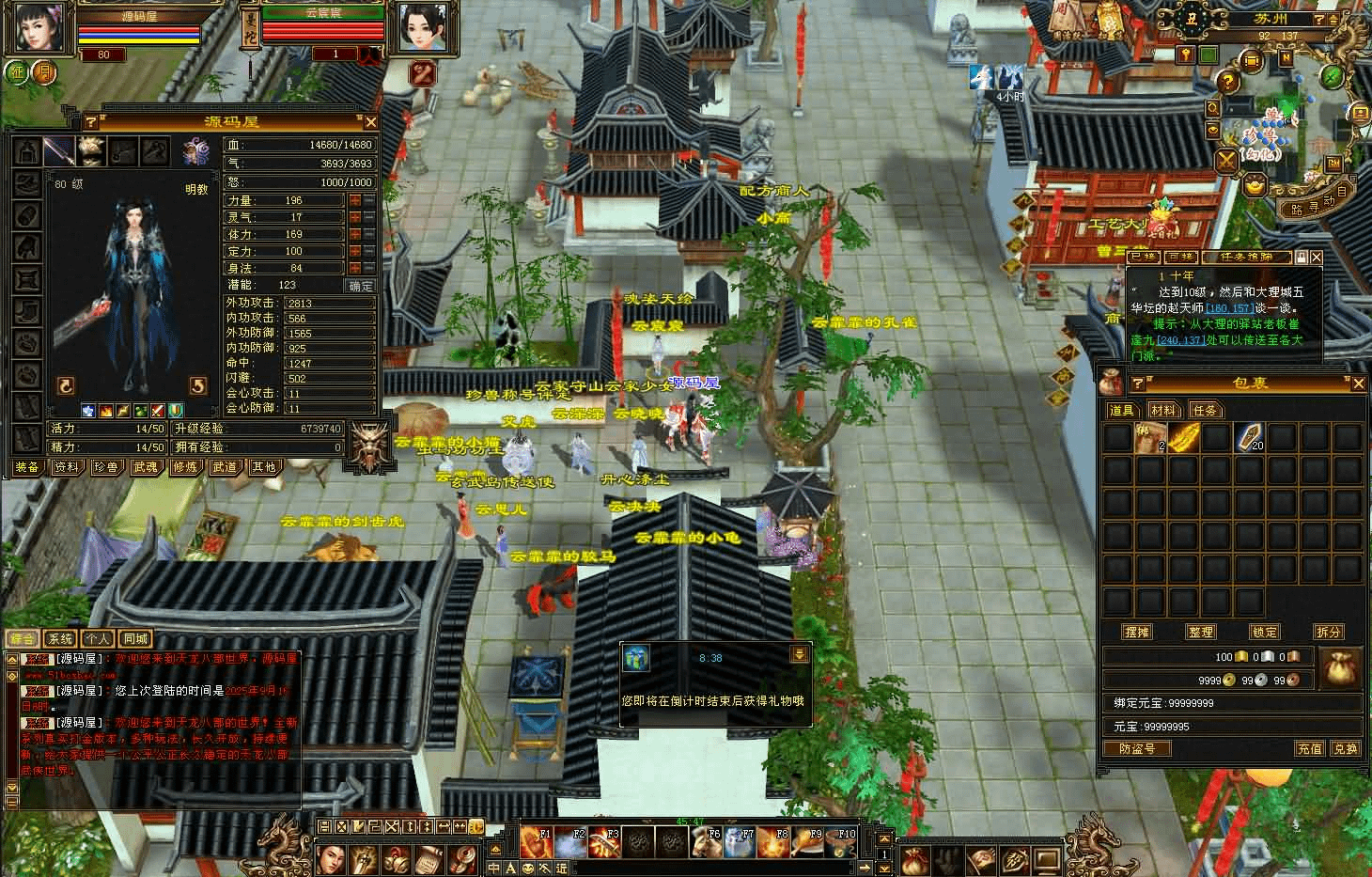Viewport: 1372px width, 877px height.
Task: Confirm attribute points with 确定
Action: tap(361, 286)
